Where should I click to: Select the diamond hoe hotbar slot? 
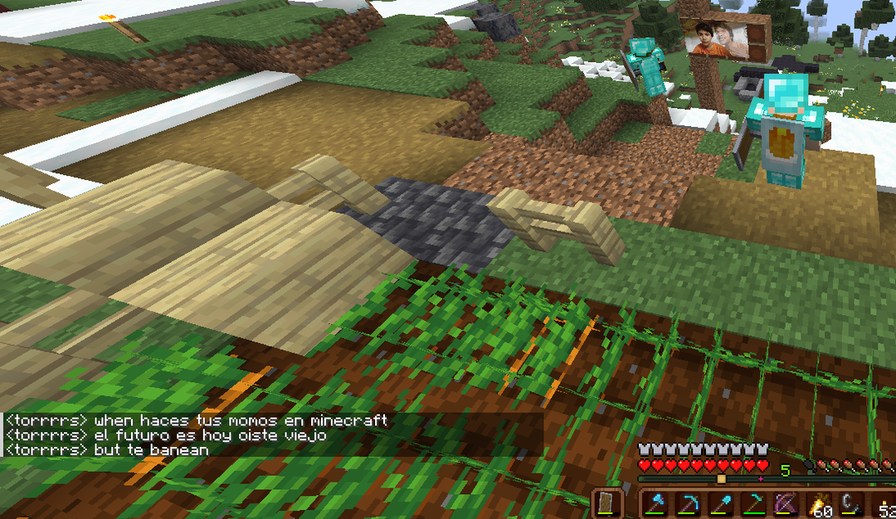coord(754,504)
